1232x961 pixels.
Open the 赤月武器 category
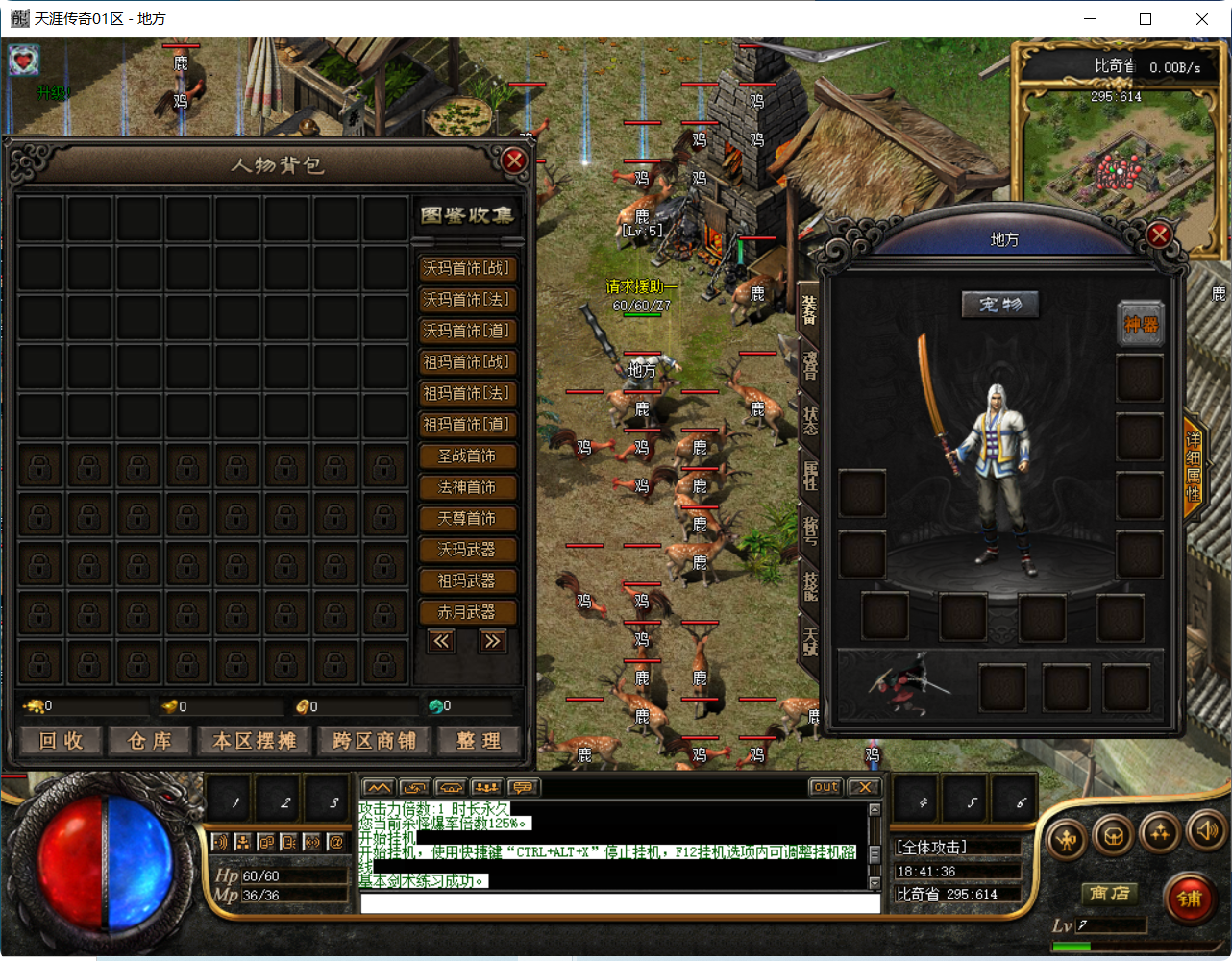[x=467, y=612]
